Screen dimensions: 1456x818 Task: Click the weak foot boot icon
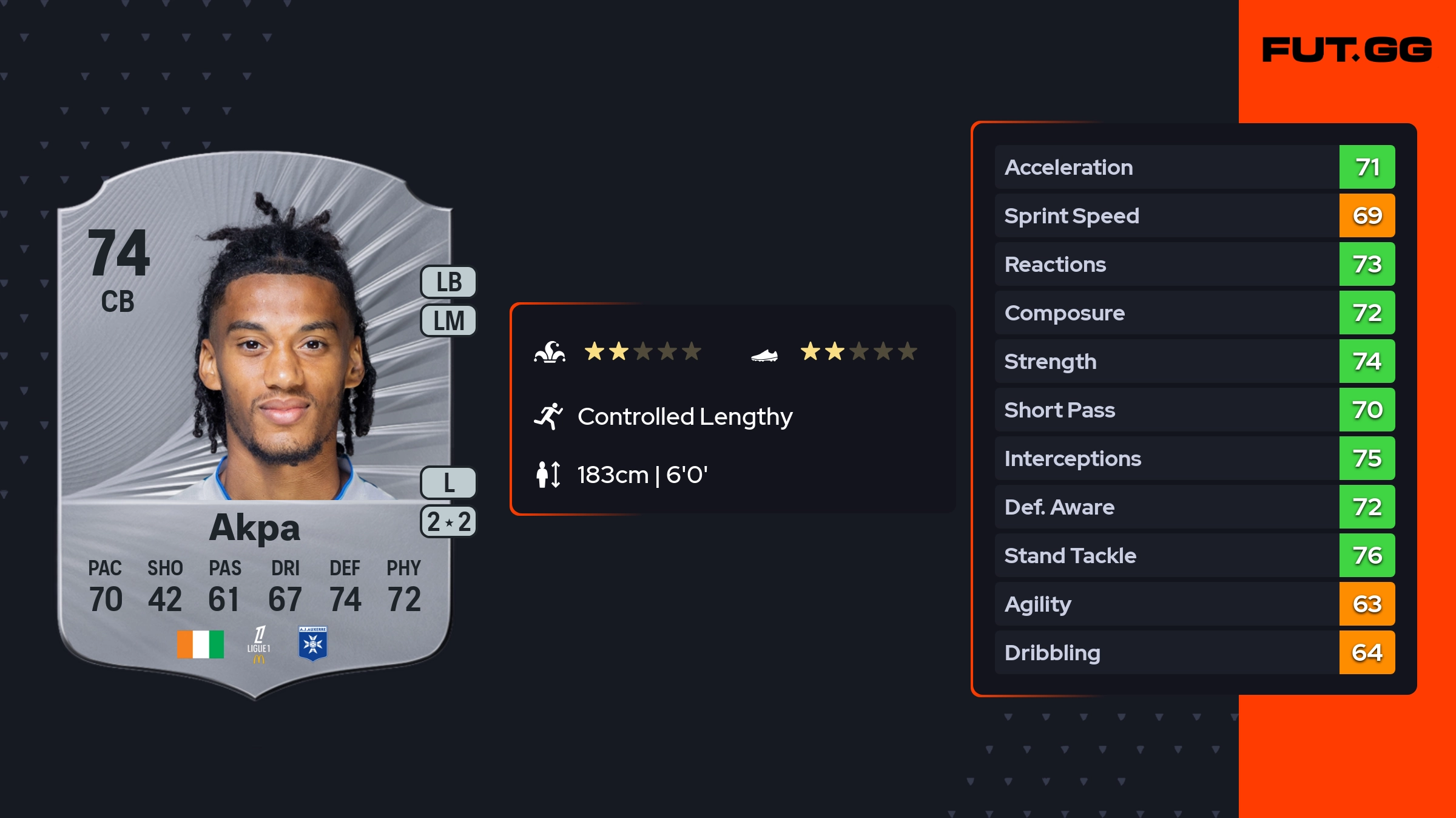tap(764, 354)
